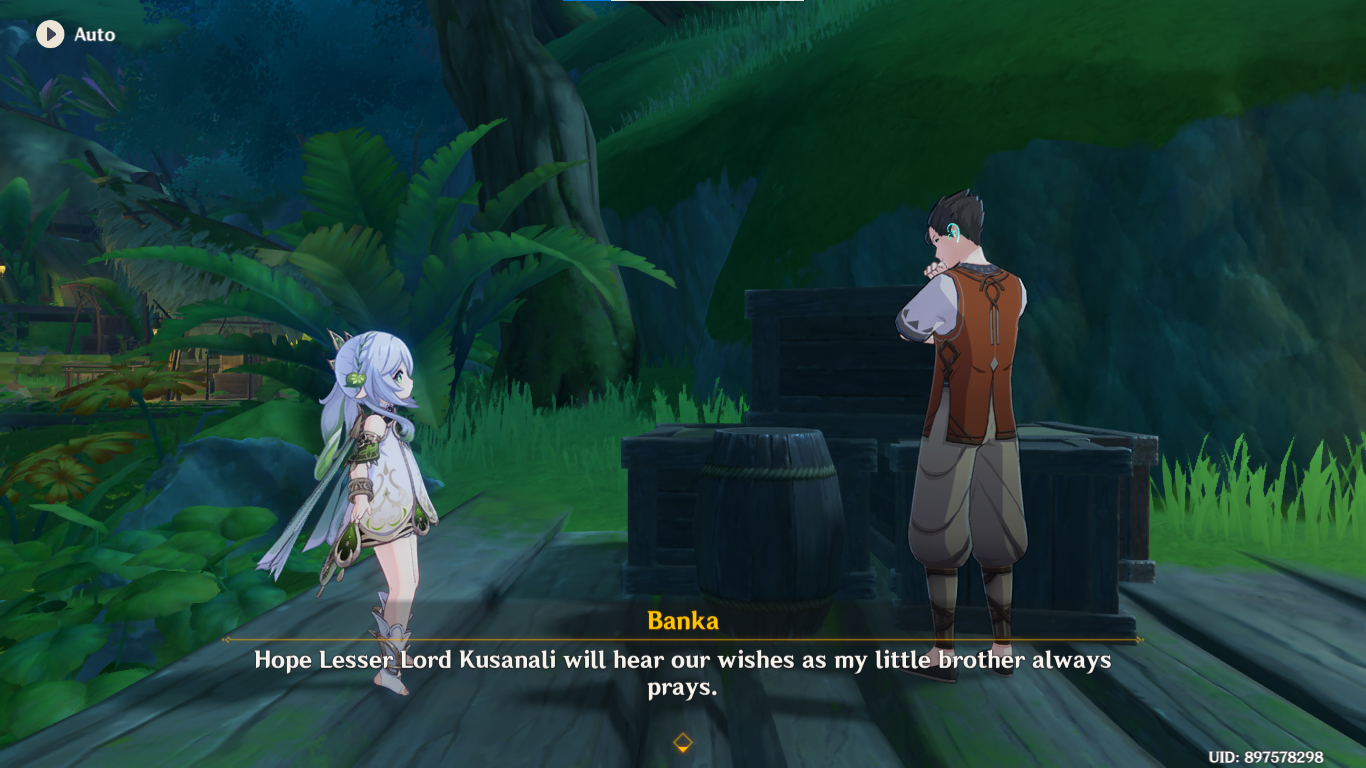1366x768 pixels.
Task: Click the Auto text label
Action: click(x=94, y=34)
